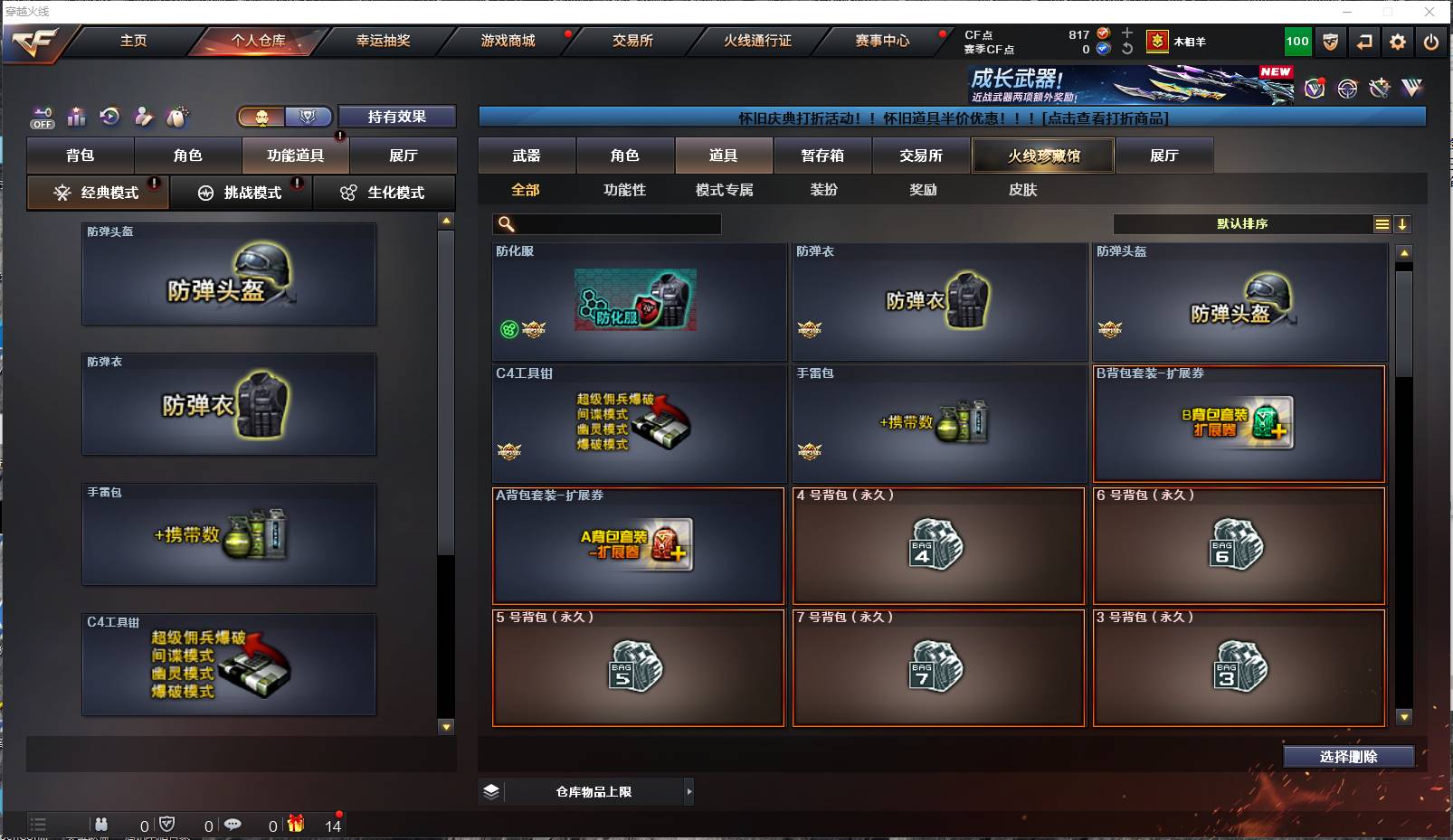Click the orange return arrow icon top right
Viewport: 1453px width, 840px height.
(x=1366, y=42)
